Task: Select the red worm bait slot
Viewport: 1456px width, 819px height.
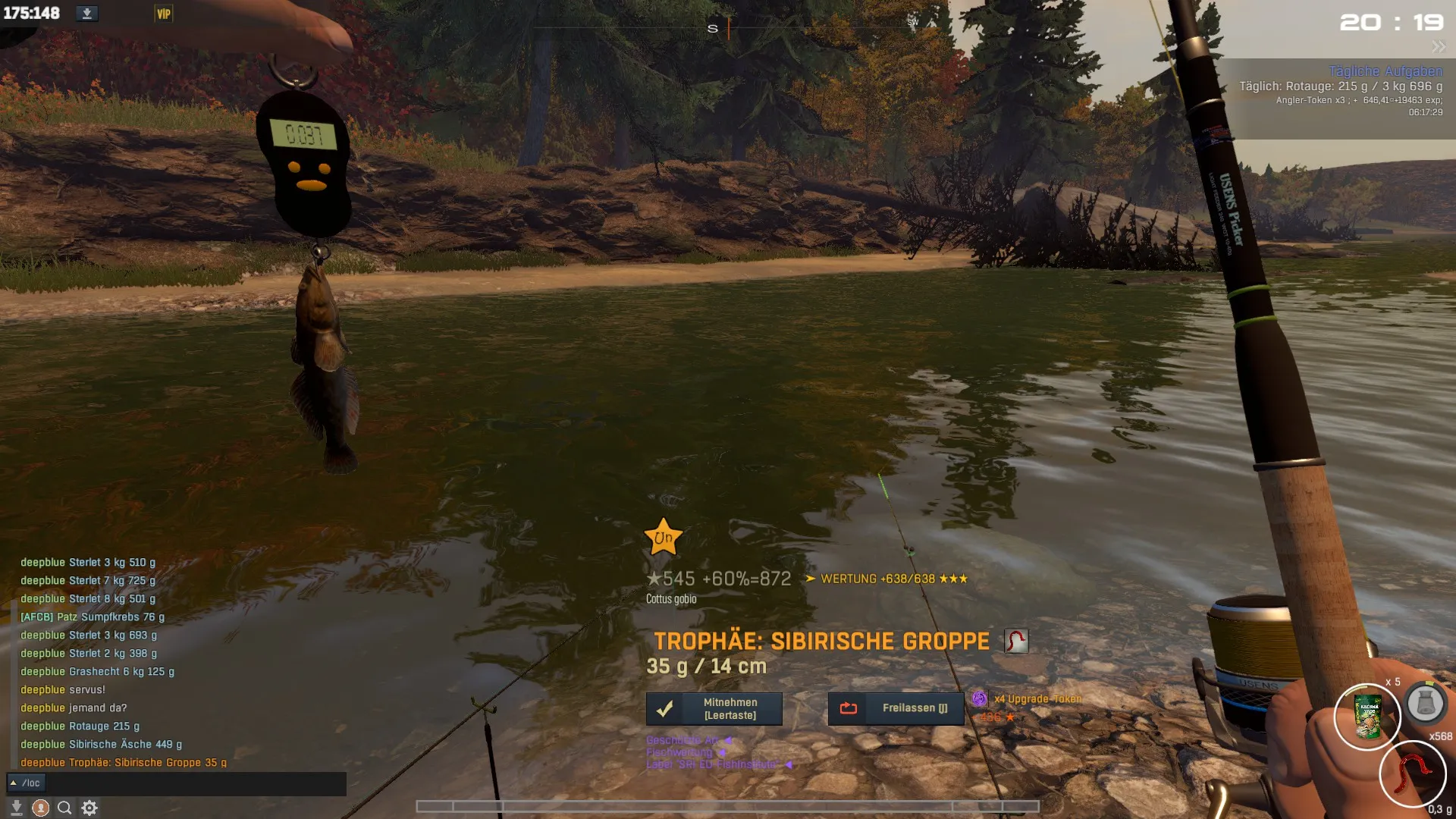Action: pos(1412,773)
